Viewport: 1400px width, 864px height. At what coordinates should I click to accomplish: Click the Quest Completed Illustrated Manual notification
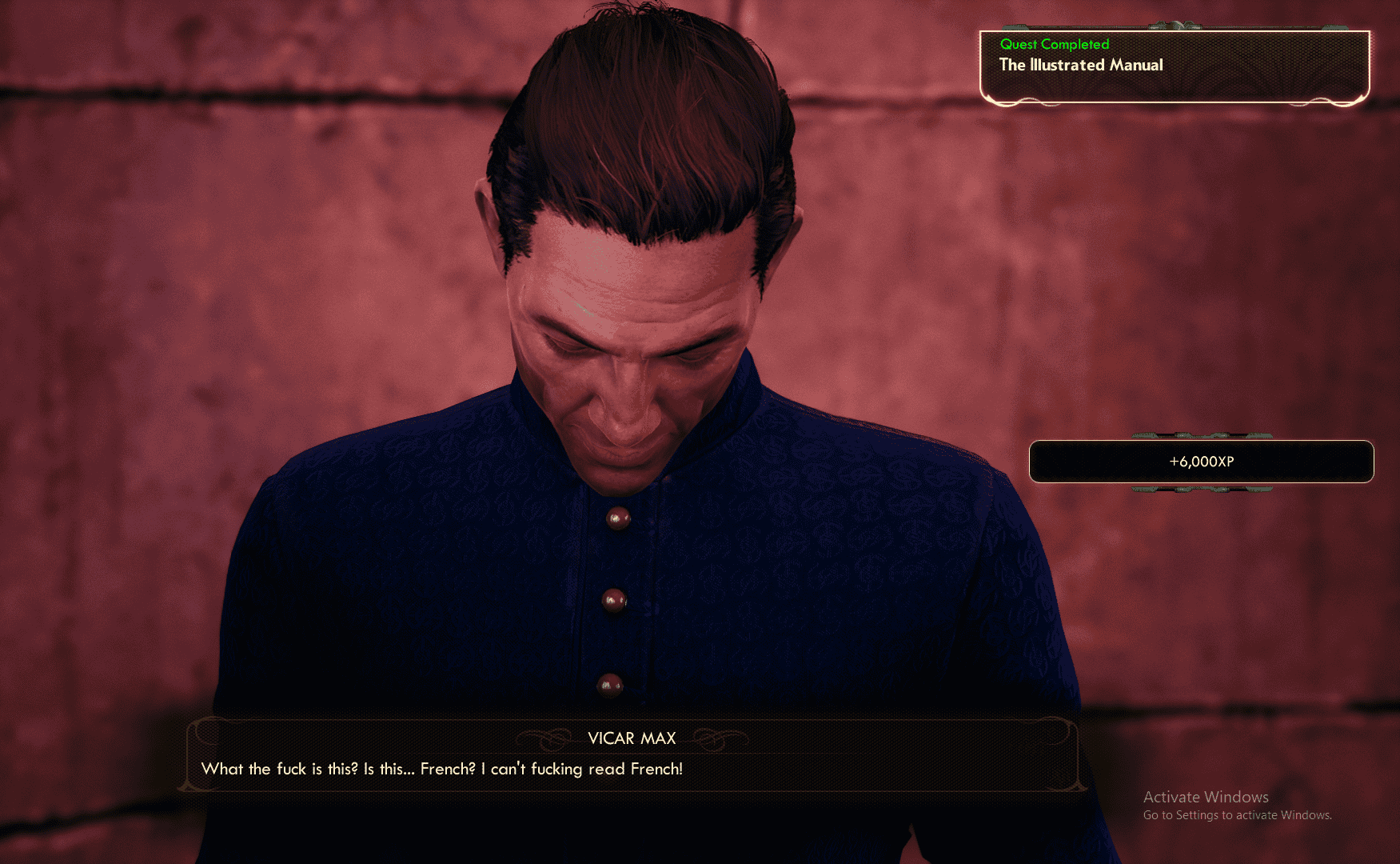click(x=1174, y=66)
